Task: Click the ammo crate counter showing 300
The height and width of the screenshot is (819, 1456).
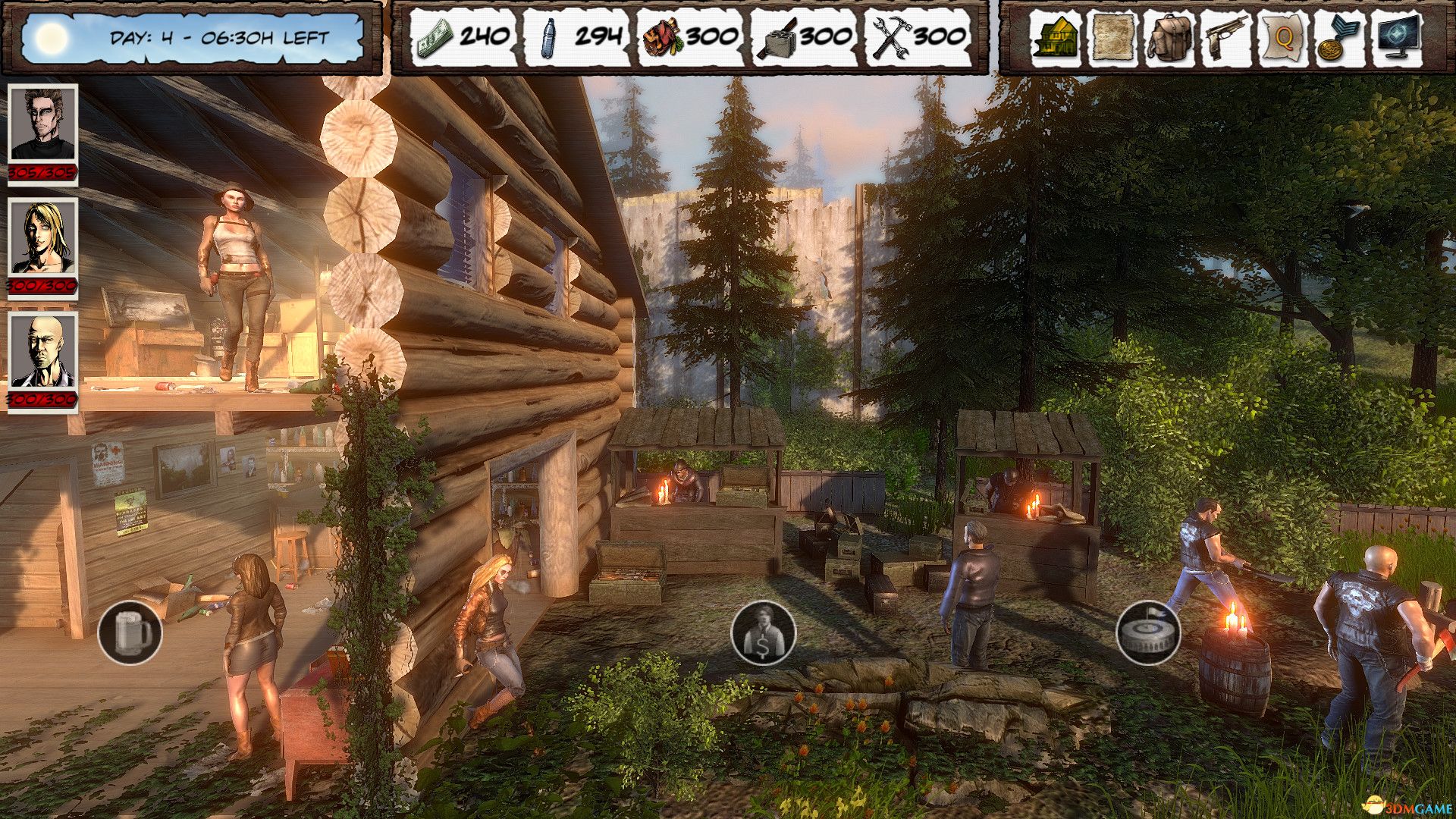Action: 804,36
